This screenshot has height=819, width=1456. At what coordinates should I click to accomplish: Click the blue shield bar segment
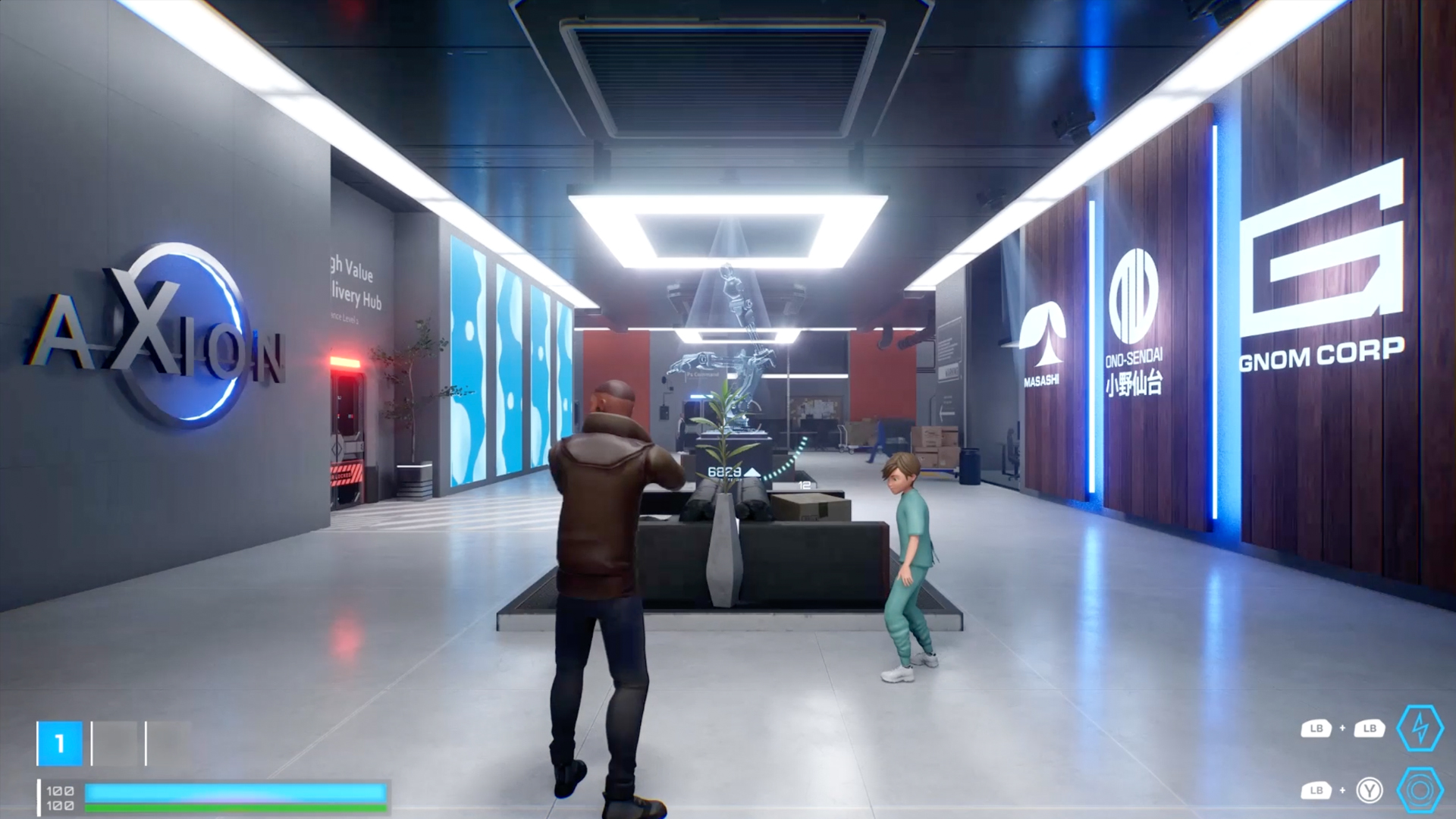[235, 792]
